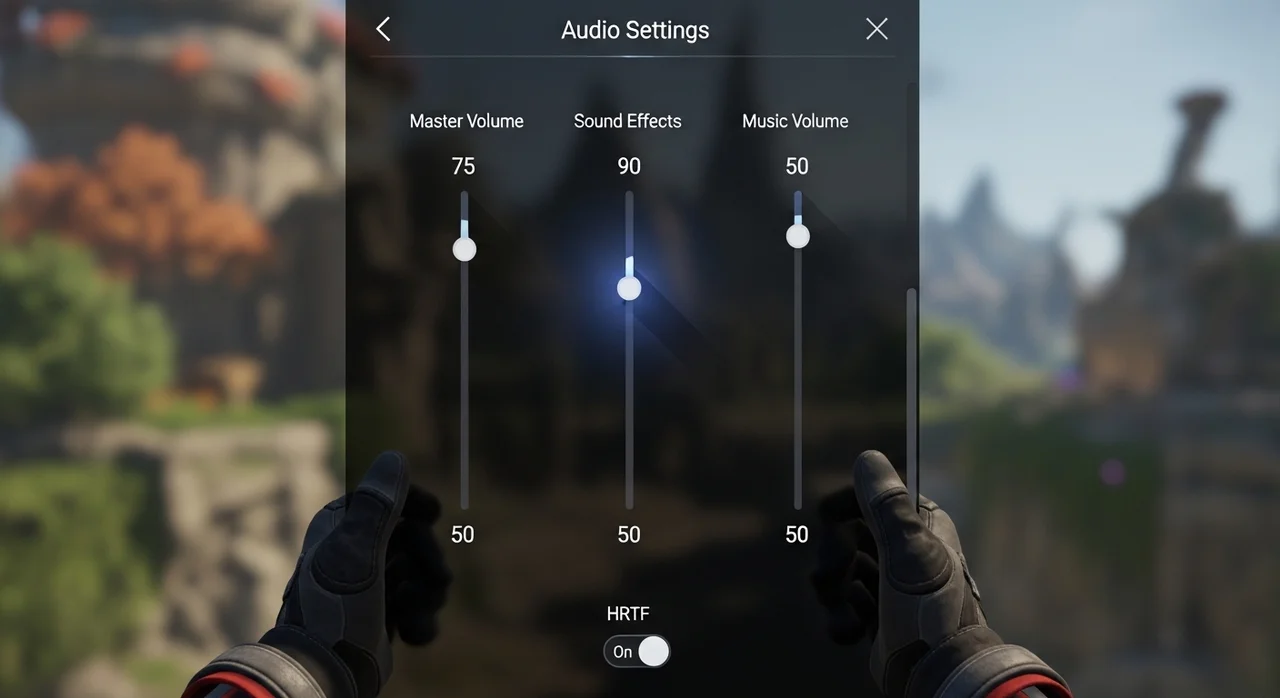Click the Master Volume slider handle

pos(464,249)
